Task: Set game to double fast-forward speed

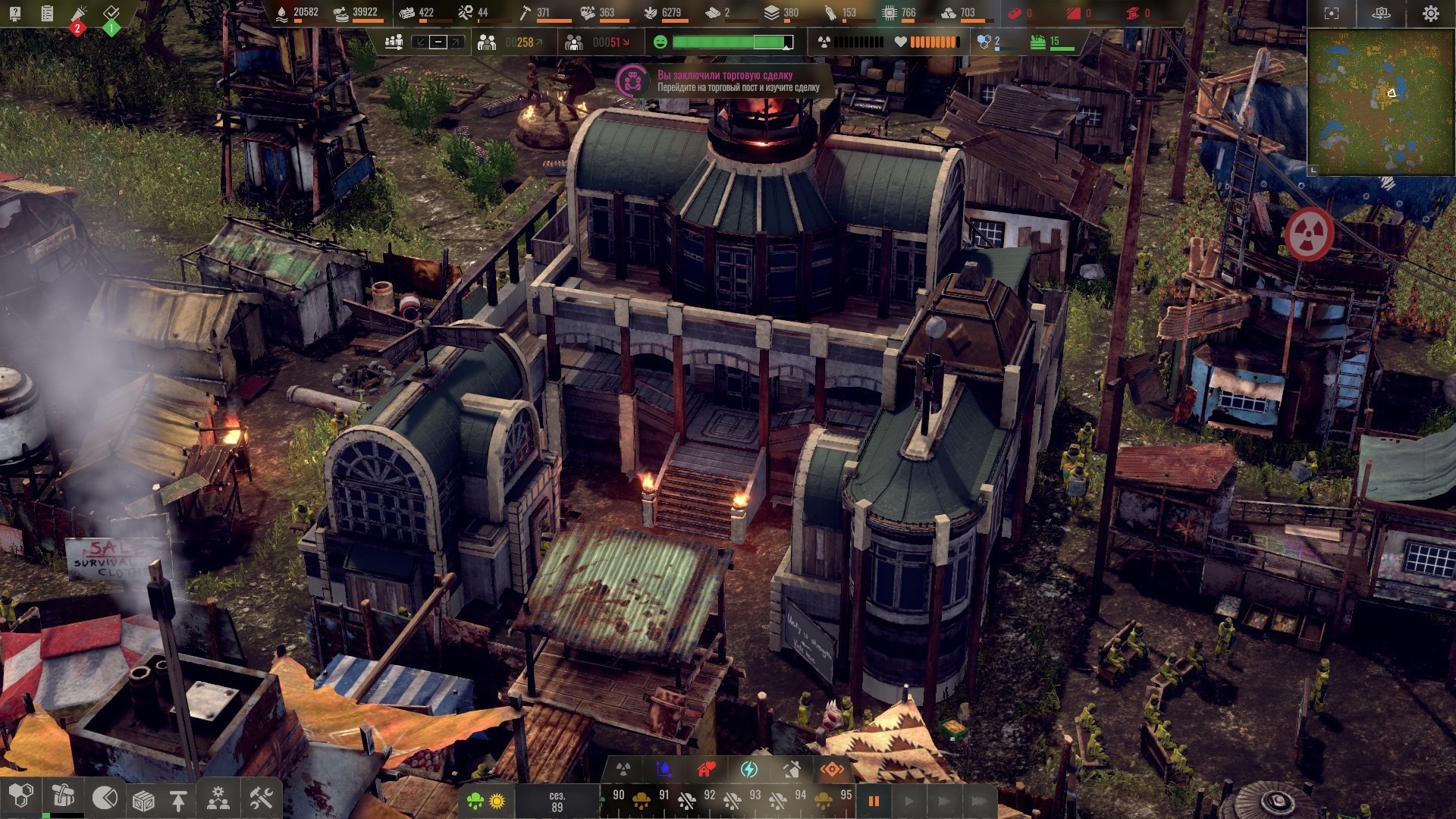Action: tap(944, 801)
